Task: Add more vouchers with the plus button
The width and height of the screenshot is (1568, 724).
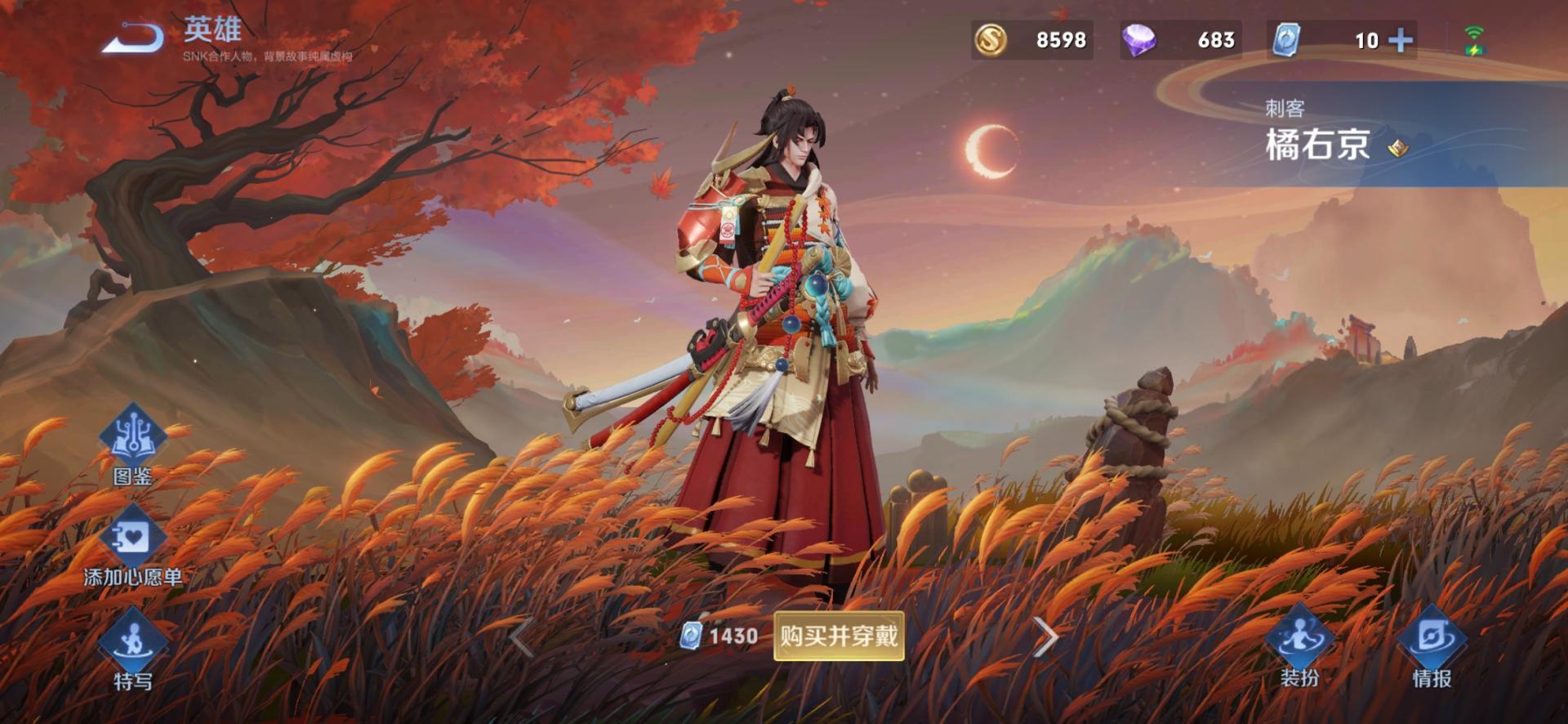Action: (x=1401, y=40)
